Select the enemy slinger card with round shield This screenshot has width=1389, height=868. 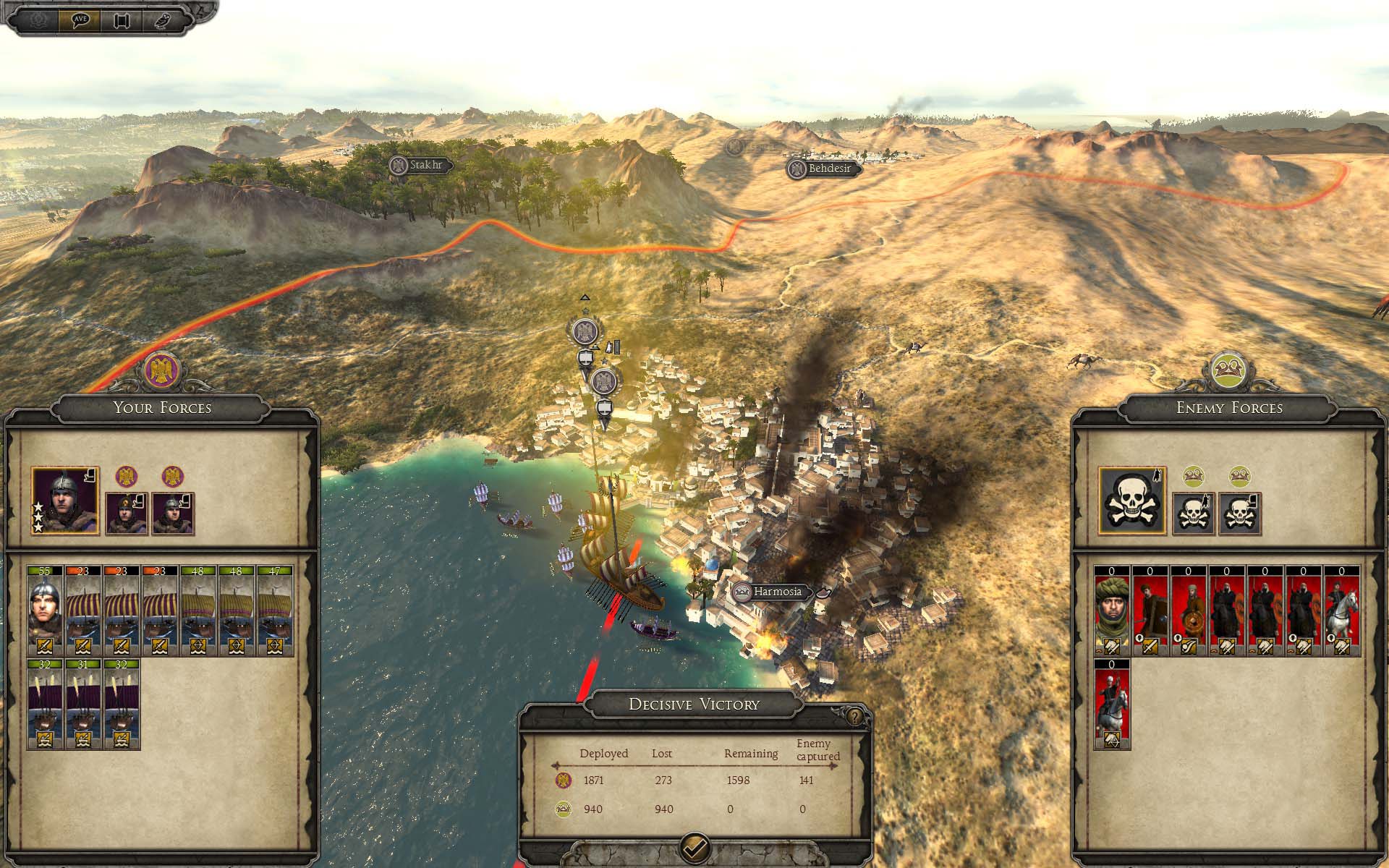tap(1189, 611)
